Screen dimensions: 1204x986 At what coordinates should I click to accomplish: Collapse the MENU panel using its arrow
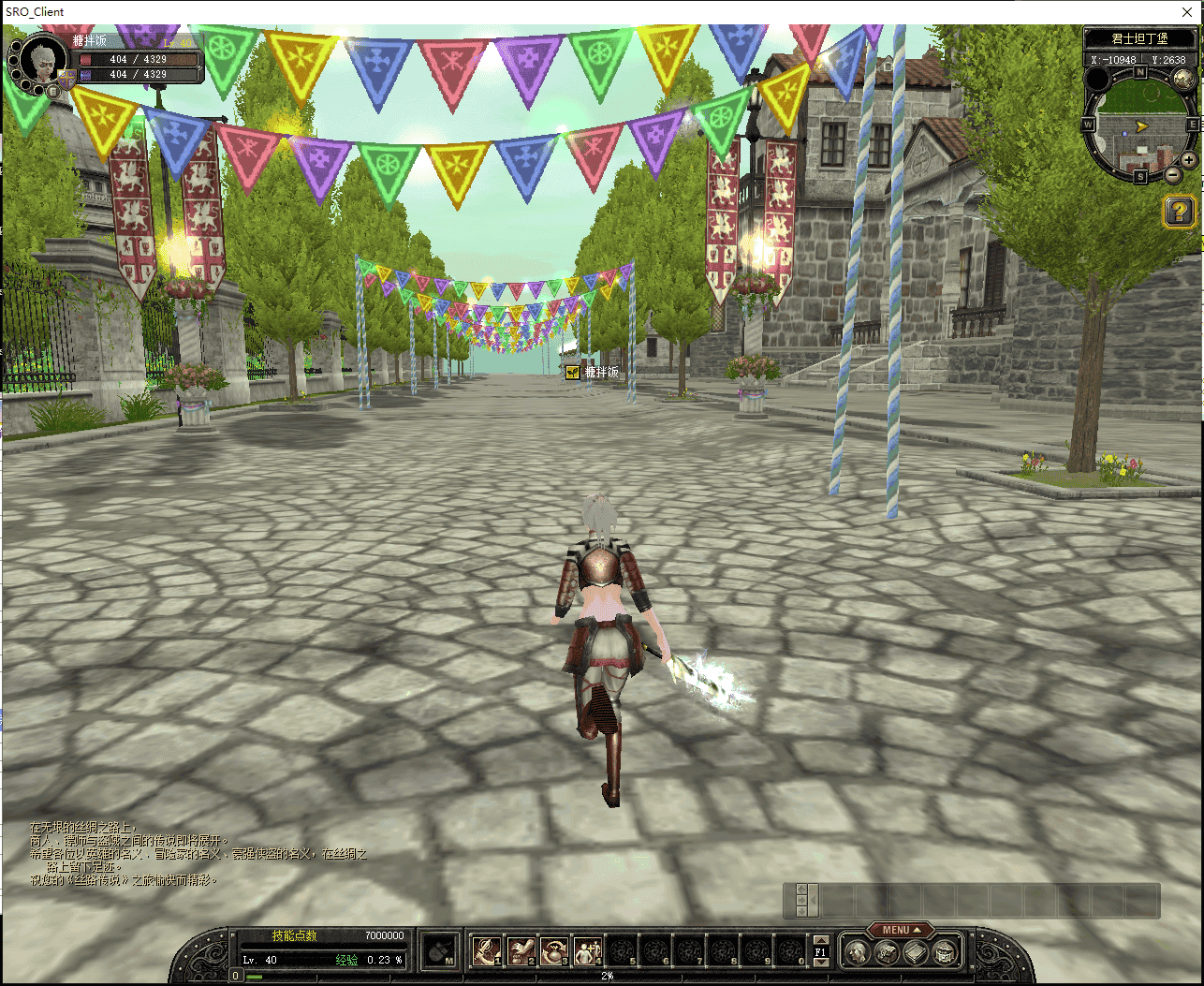point(918,930)
